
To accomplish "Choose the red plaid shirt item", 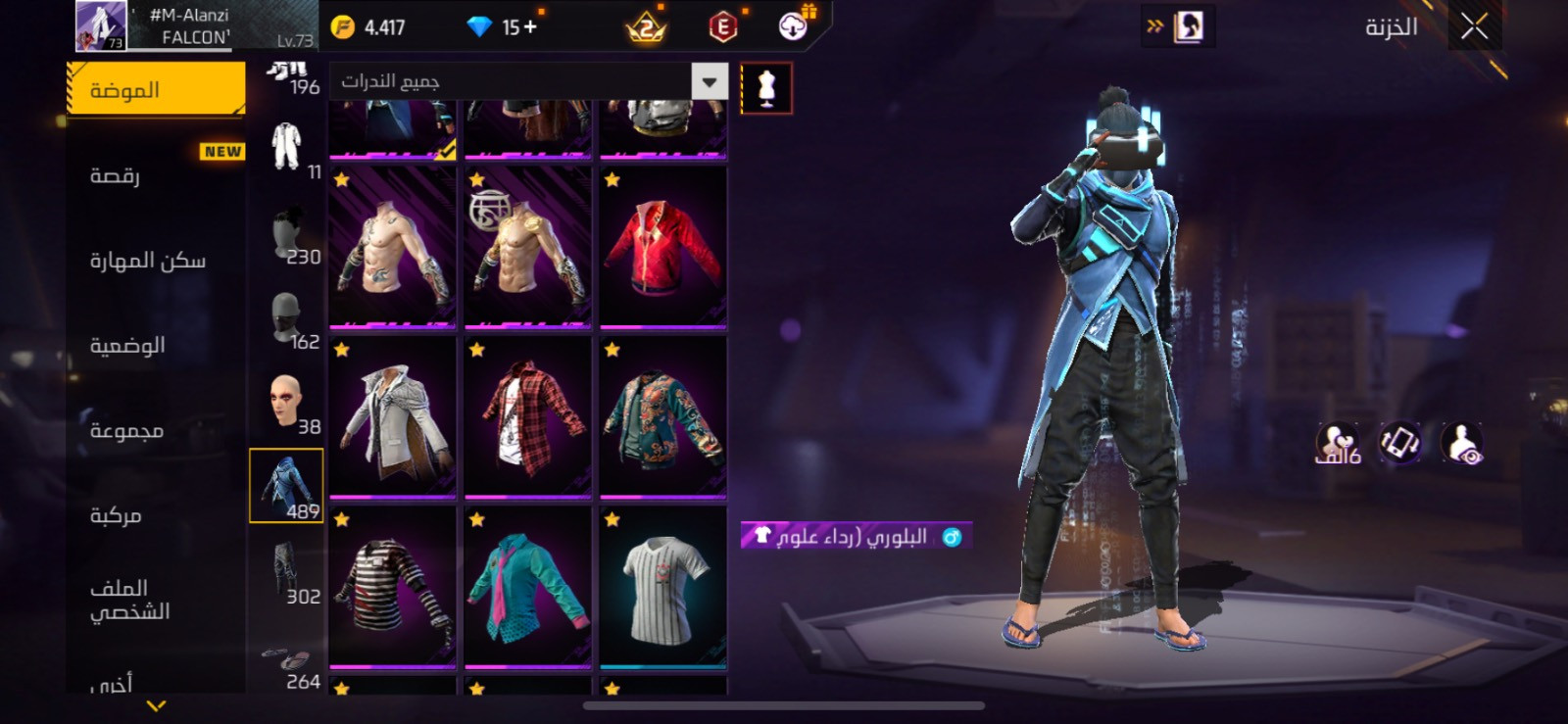I will click(528, 417).
